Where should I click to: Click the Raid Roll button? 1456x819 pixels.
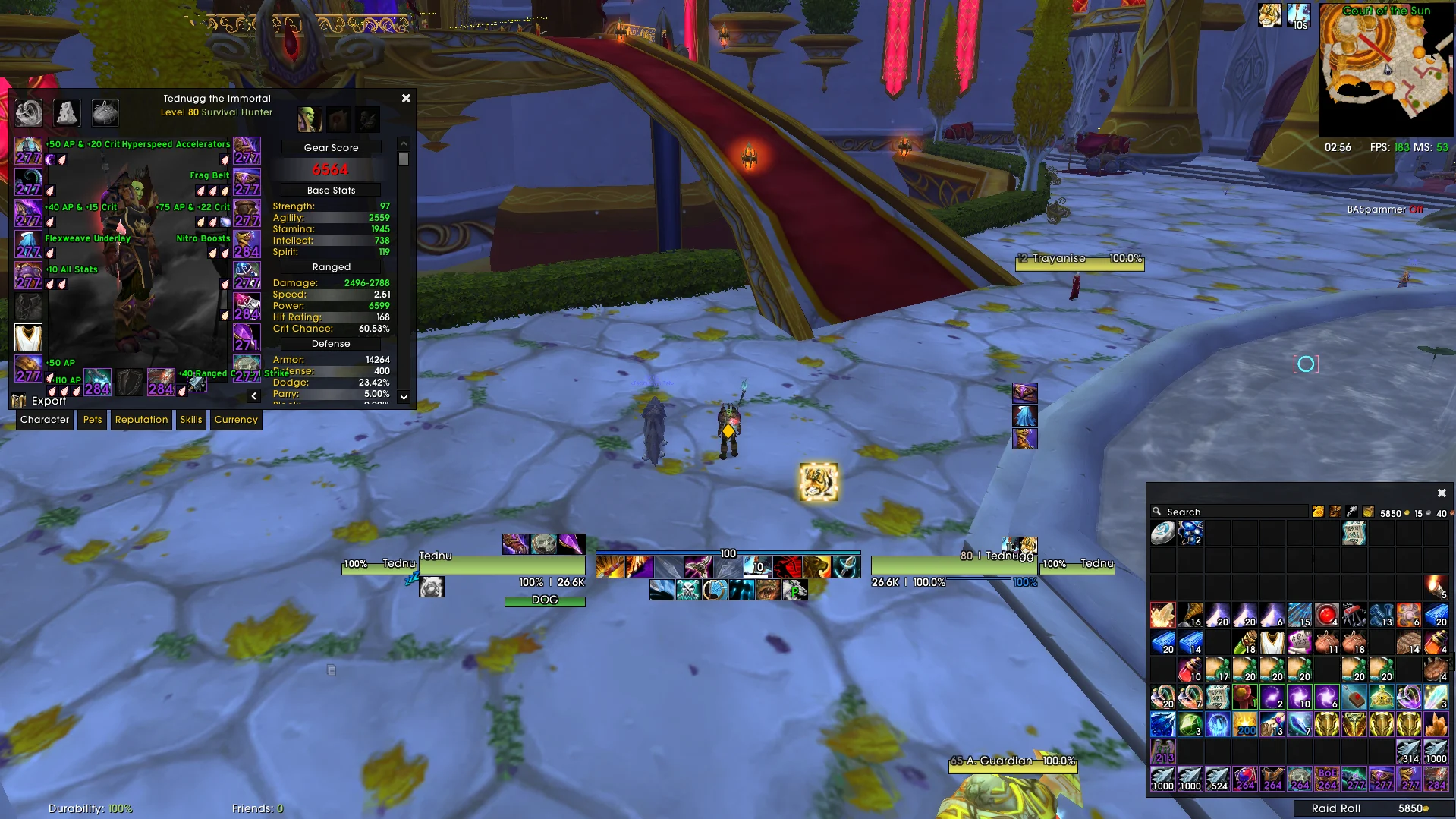[x=1335, y=808]
